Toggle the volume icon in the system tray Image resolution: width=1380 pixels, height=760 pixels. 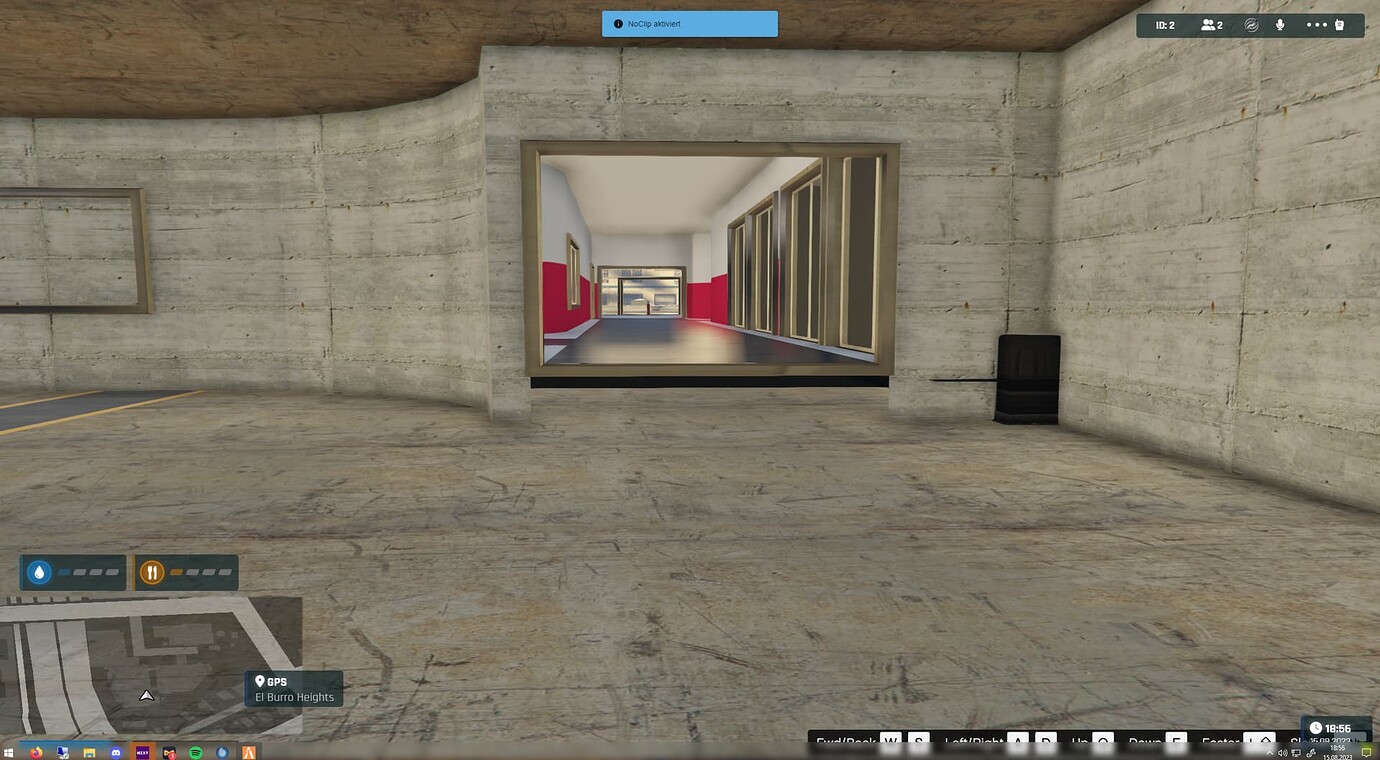[x=1283, y=753]
